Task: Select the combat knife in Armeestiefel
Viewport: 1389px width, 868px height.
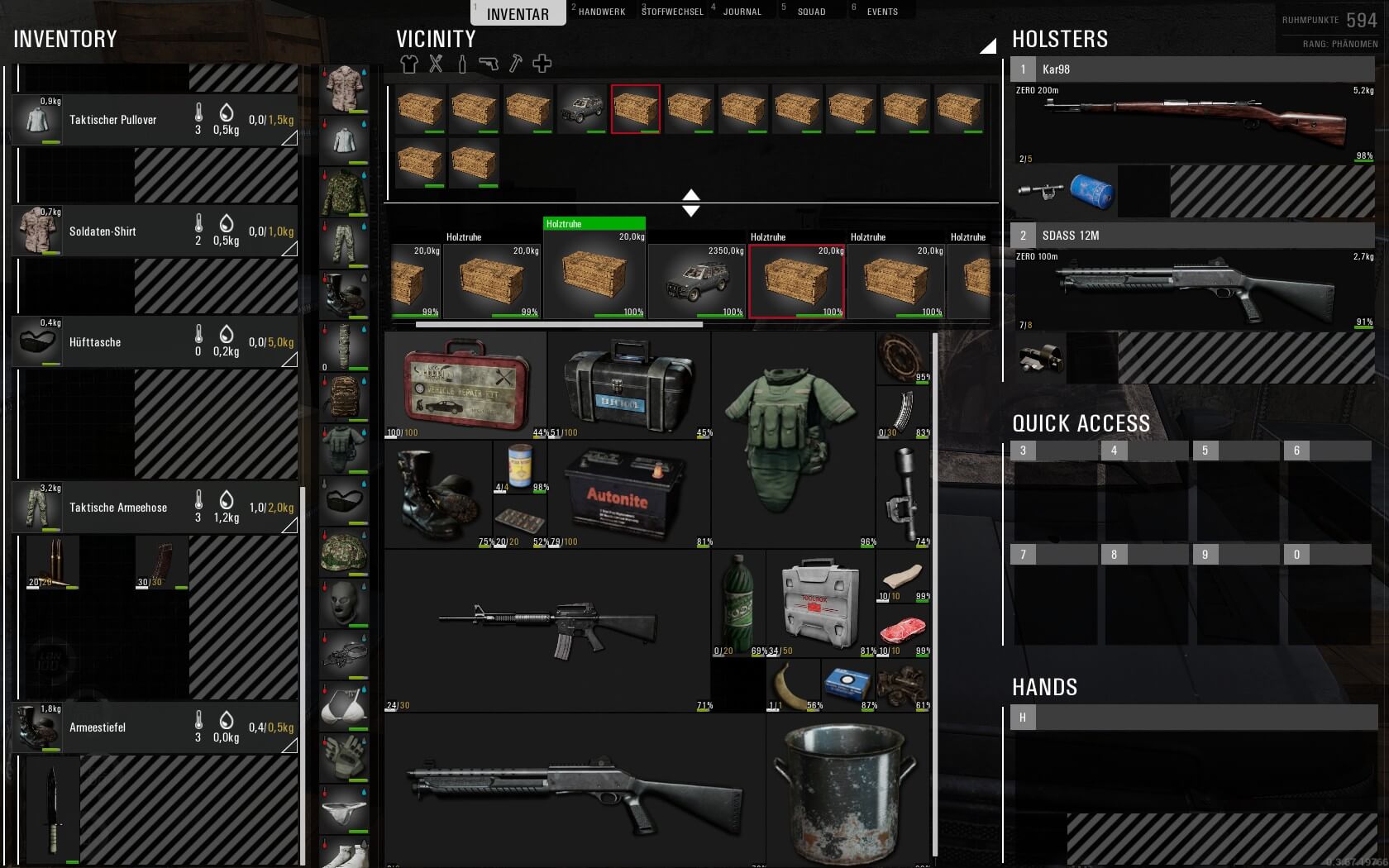Action: (x=53, y=808)
